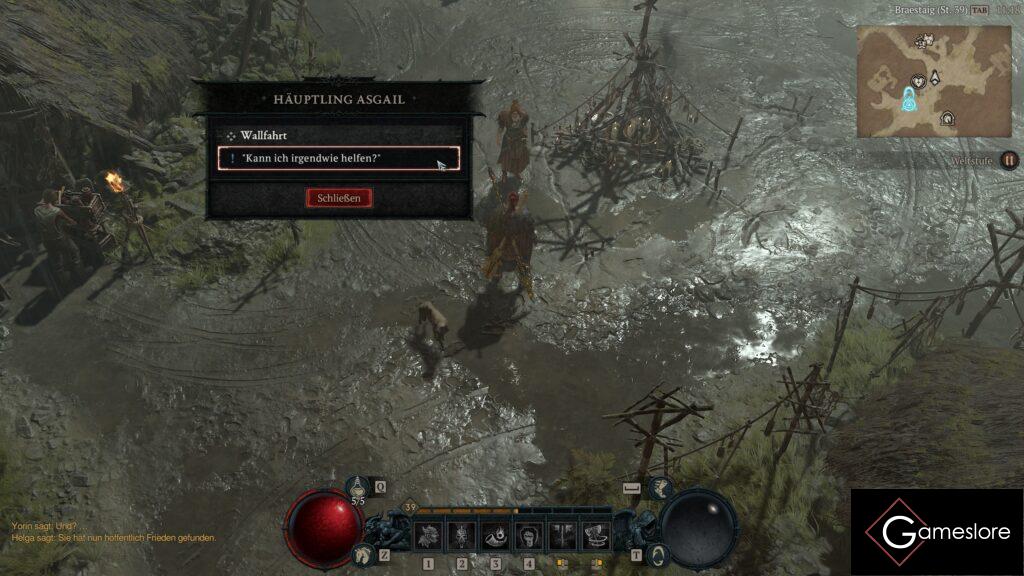Open the Weltstufe world tier icon
This screenshot has height=576, width=1024.
click(1010, 160)
